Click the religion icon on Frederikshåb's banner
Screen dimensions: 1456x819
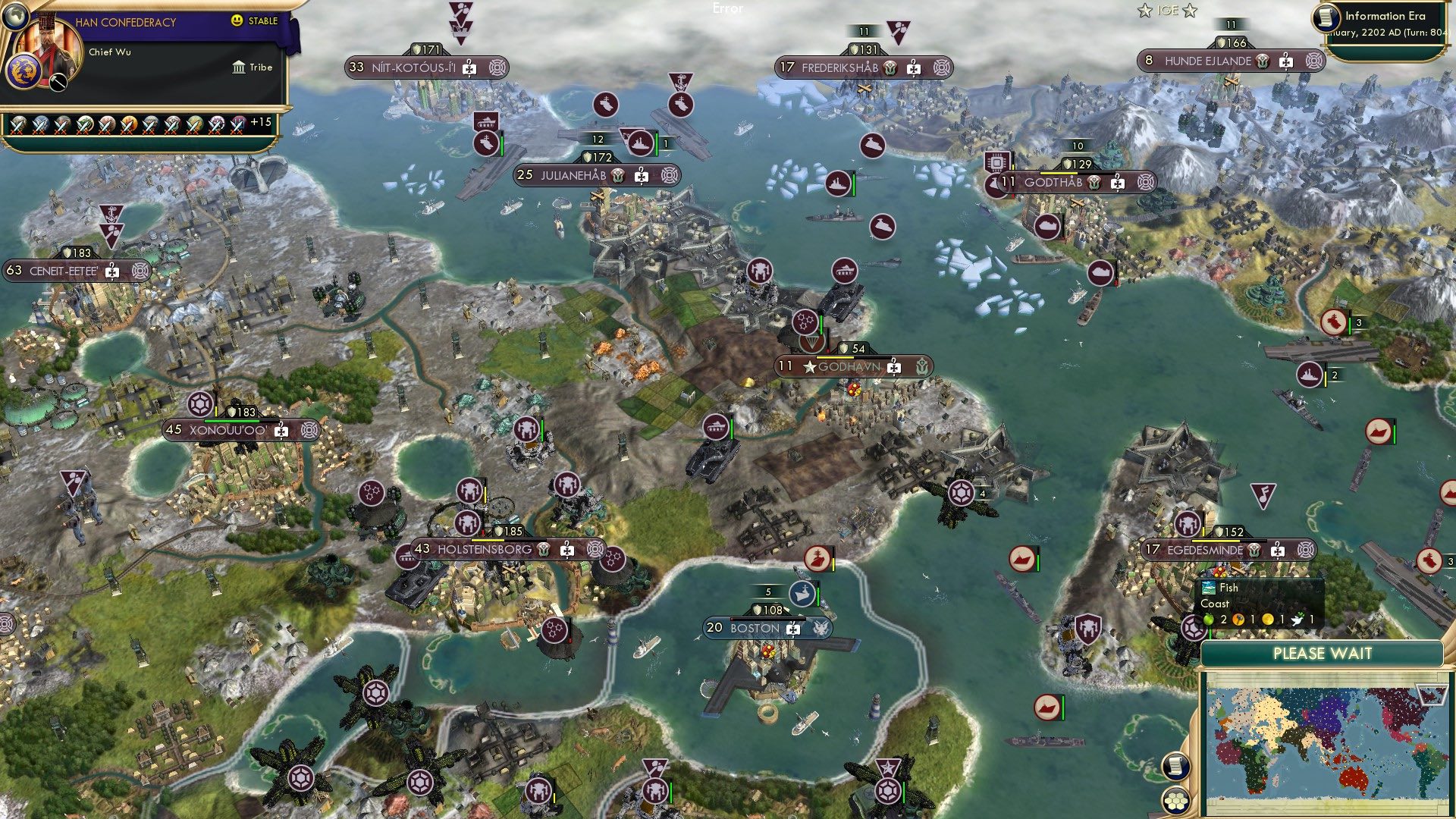[x=890, y=67]
